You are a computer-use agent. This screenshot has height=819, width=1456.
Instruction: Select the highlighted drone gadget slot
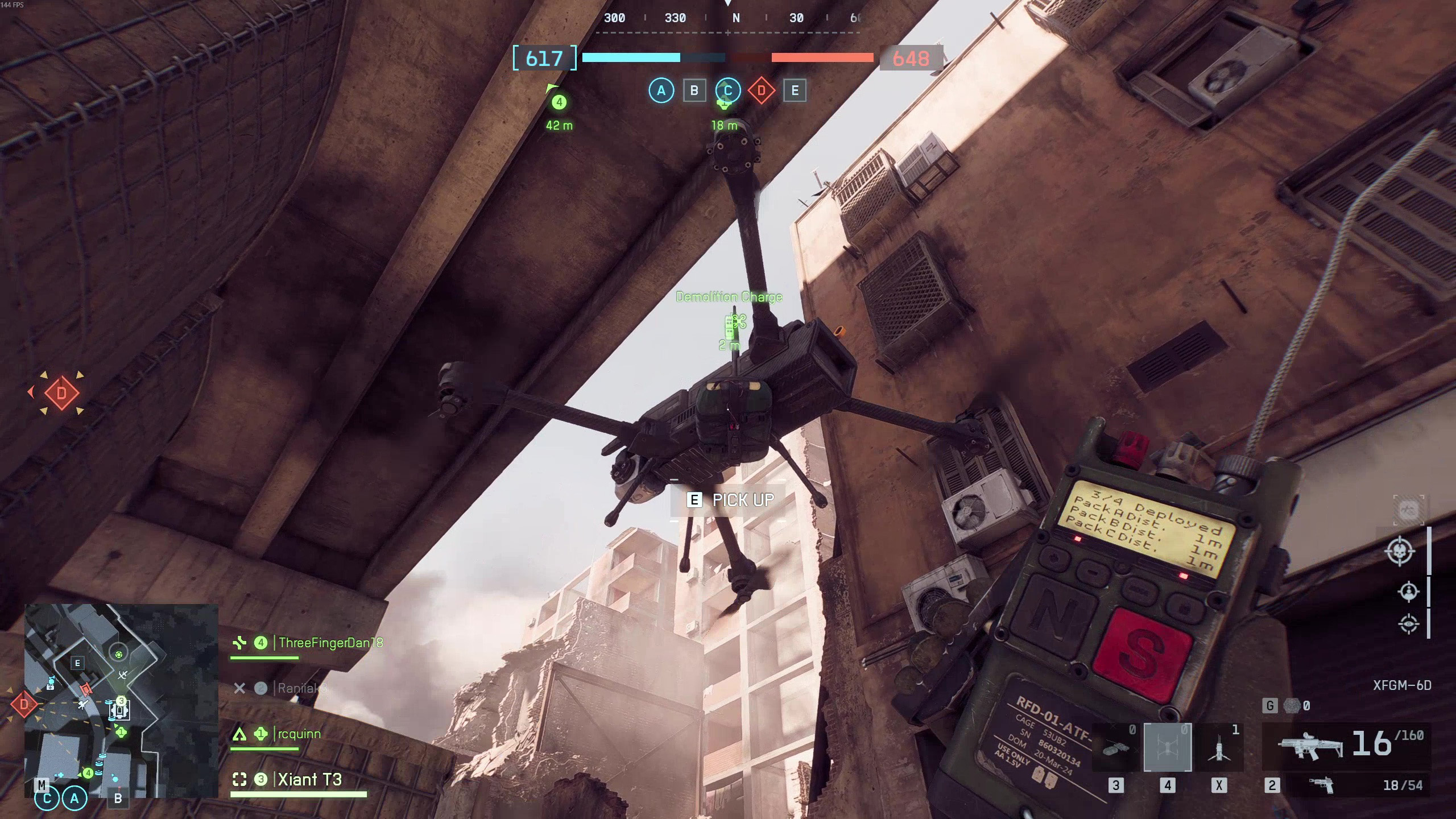point(1167,748)
